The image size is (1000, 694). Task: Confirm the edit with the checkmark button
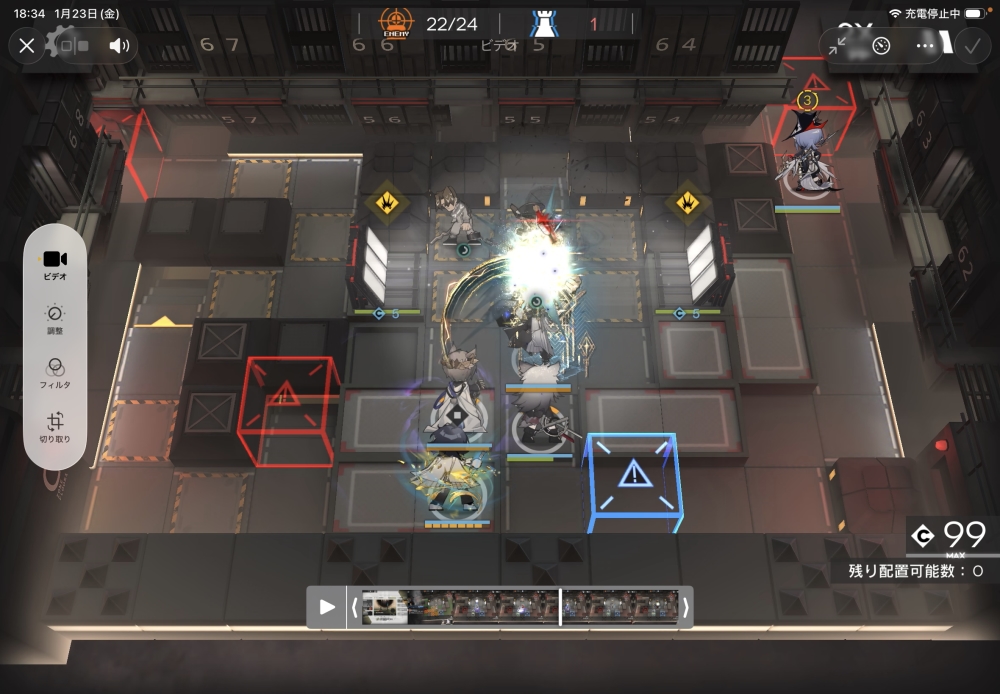pyautogui.click(x=971, y=45)
